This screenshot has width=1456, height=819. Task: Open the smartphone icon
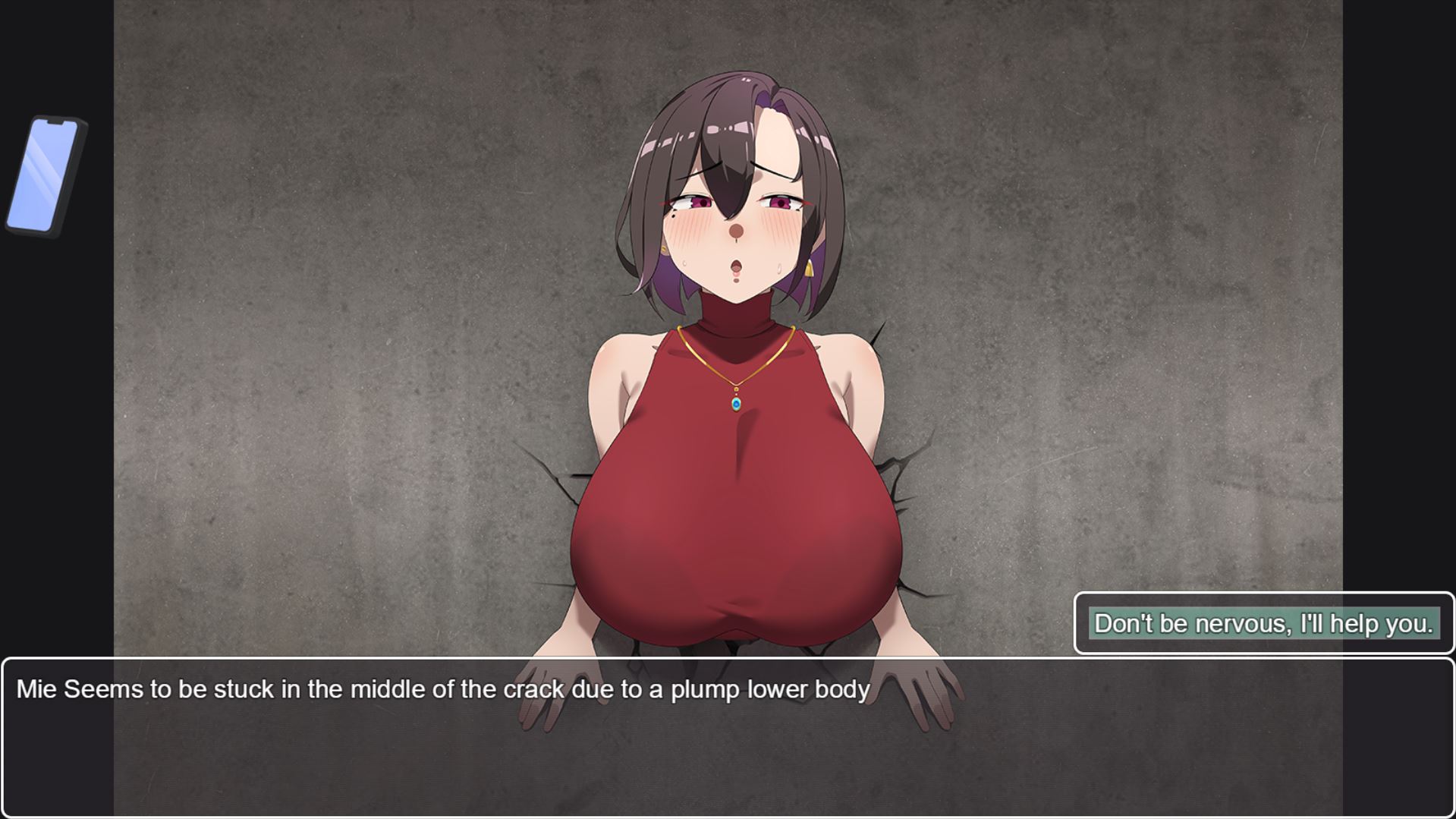coord(45,175)
